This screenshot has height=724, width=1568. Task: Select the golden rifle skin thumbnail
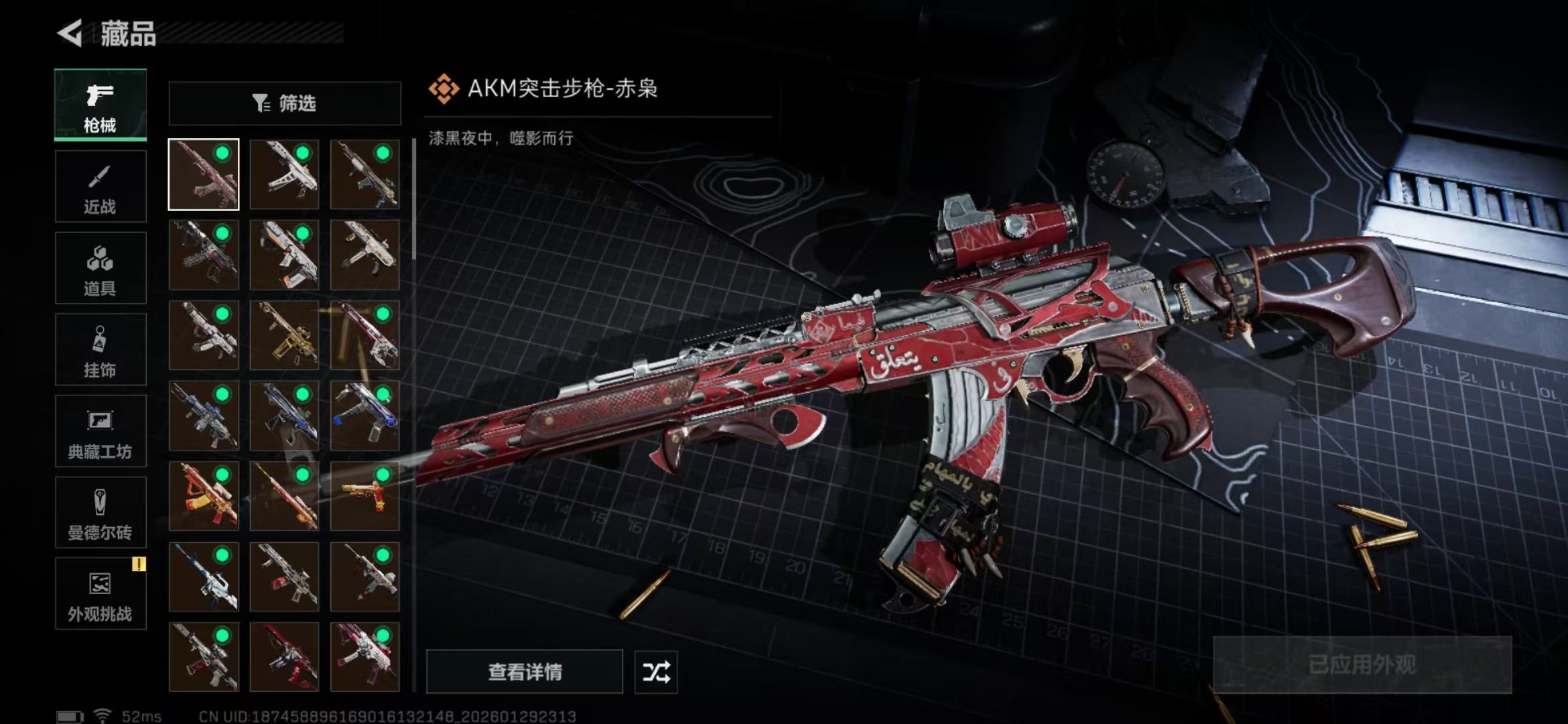tap(284, 335)
